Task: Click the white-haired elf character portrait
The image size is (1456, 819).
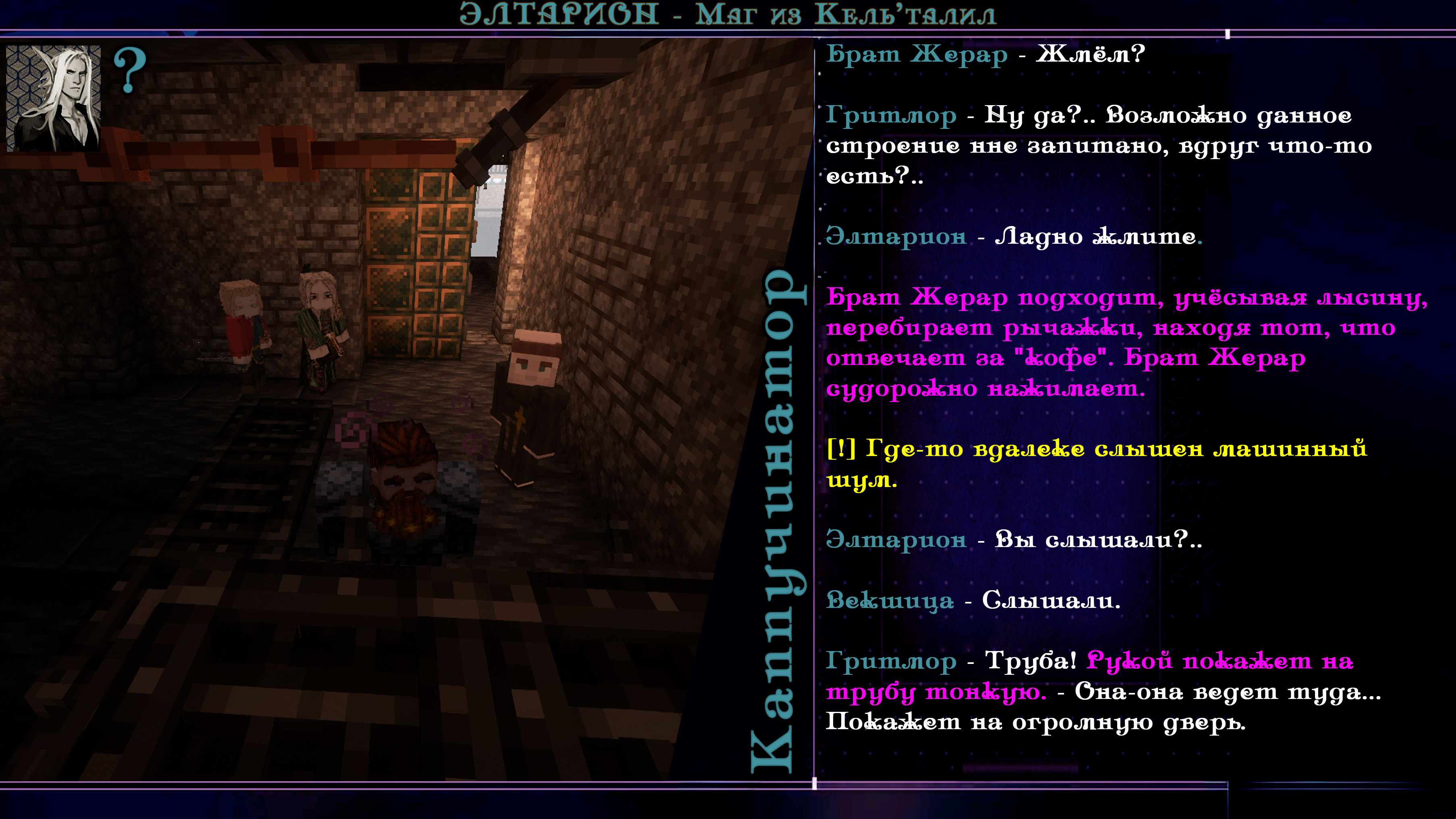Action: click(54, 98)
